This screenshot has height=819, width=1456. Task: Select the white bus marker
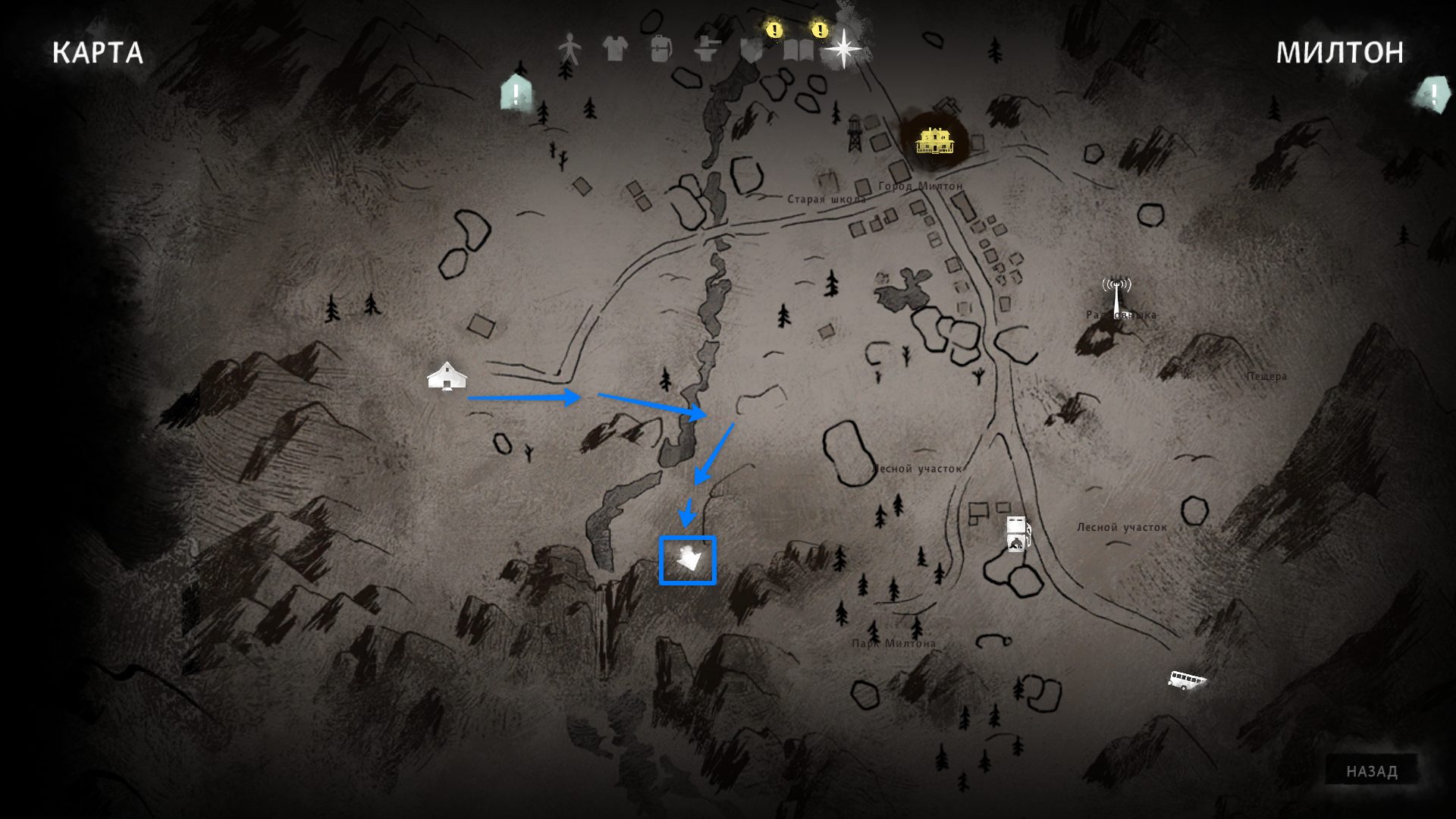coord(1186,679)
